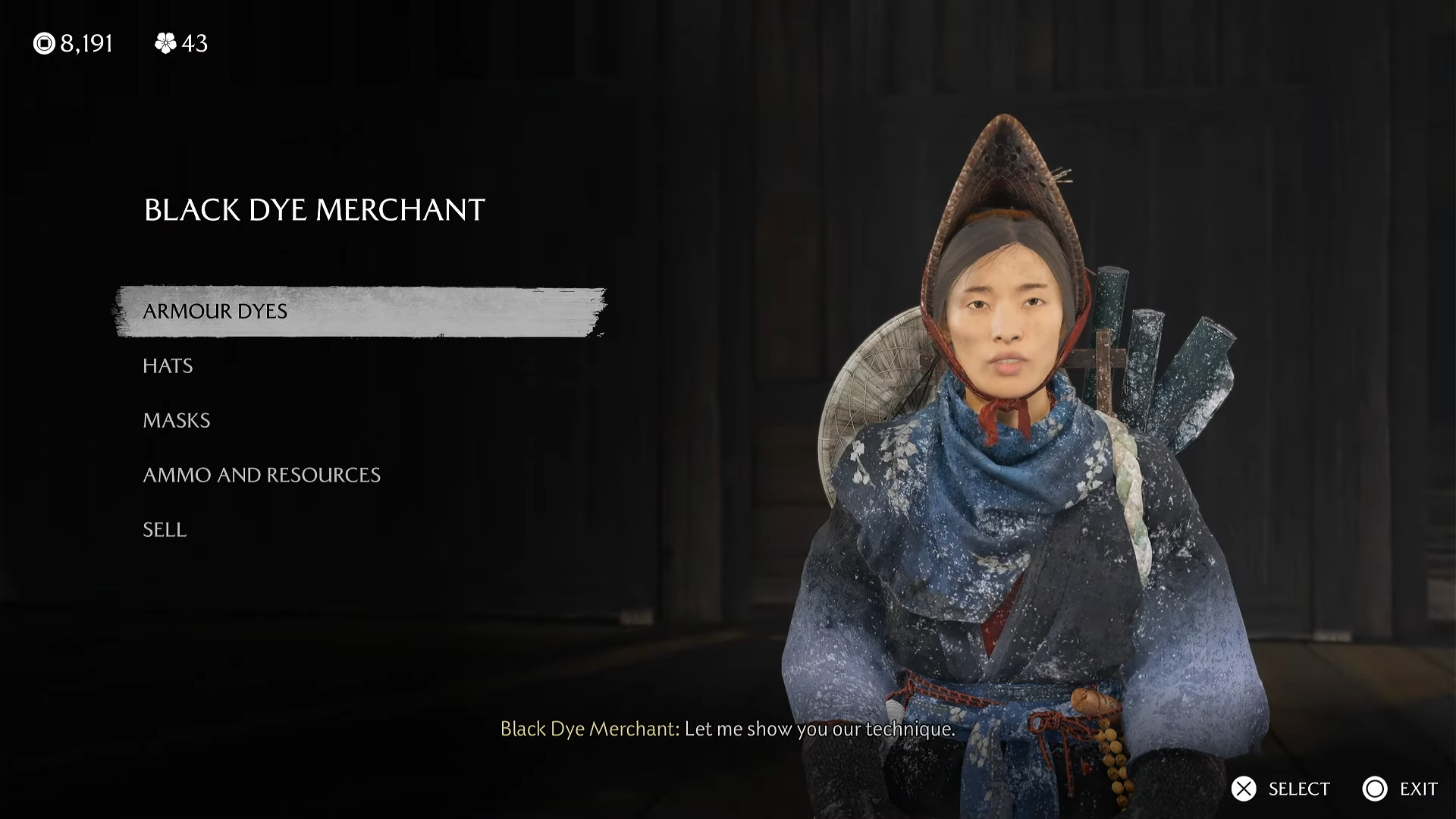The image size is (1456, 819).
Task: Select the Armour Dyes menu entry
Action: tap(215, 311)
